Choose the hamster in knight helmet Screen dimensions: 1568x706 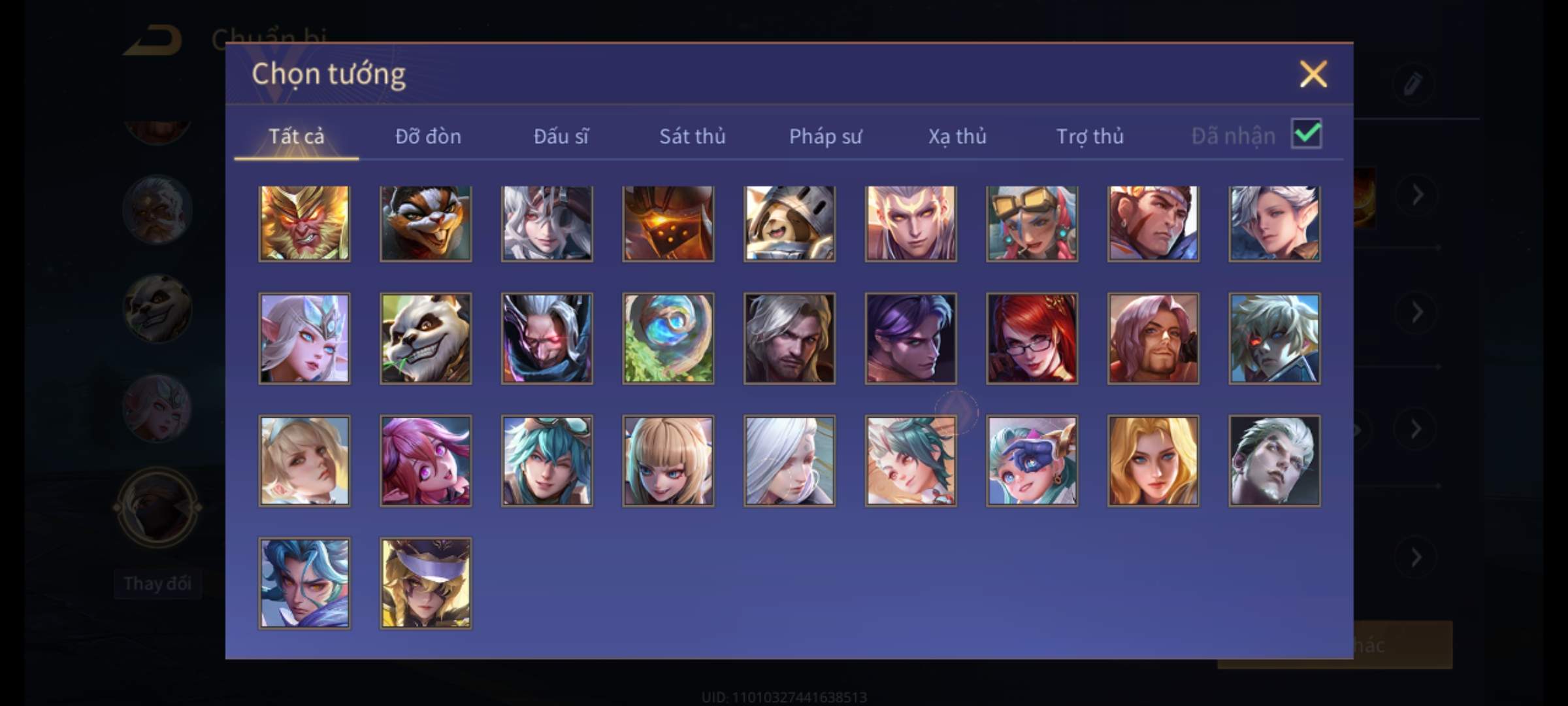tap(789, 224)
